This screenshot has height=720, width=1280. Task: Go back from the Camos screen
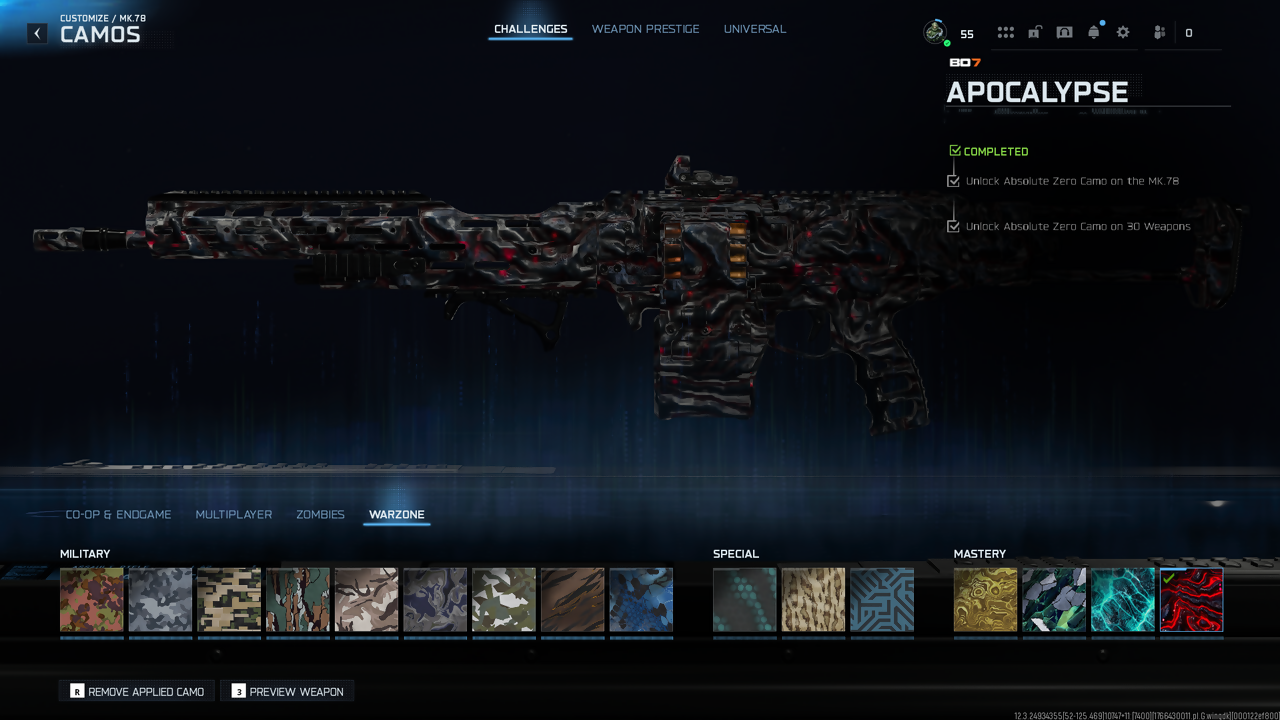[x=37, y=33]
